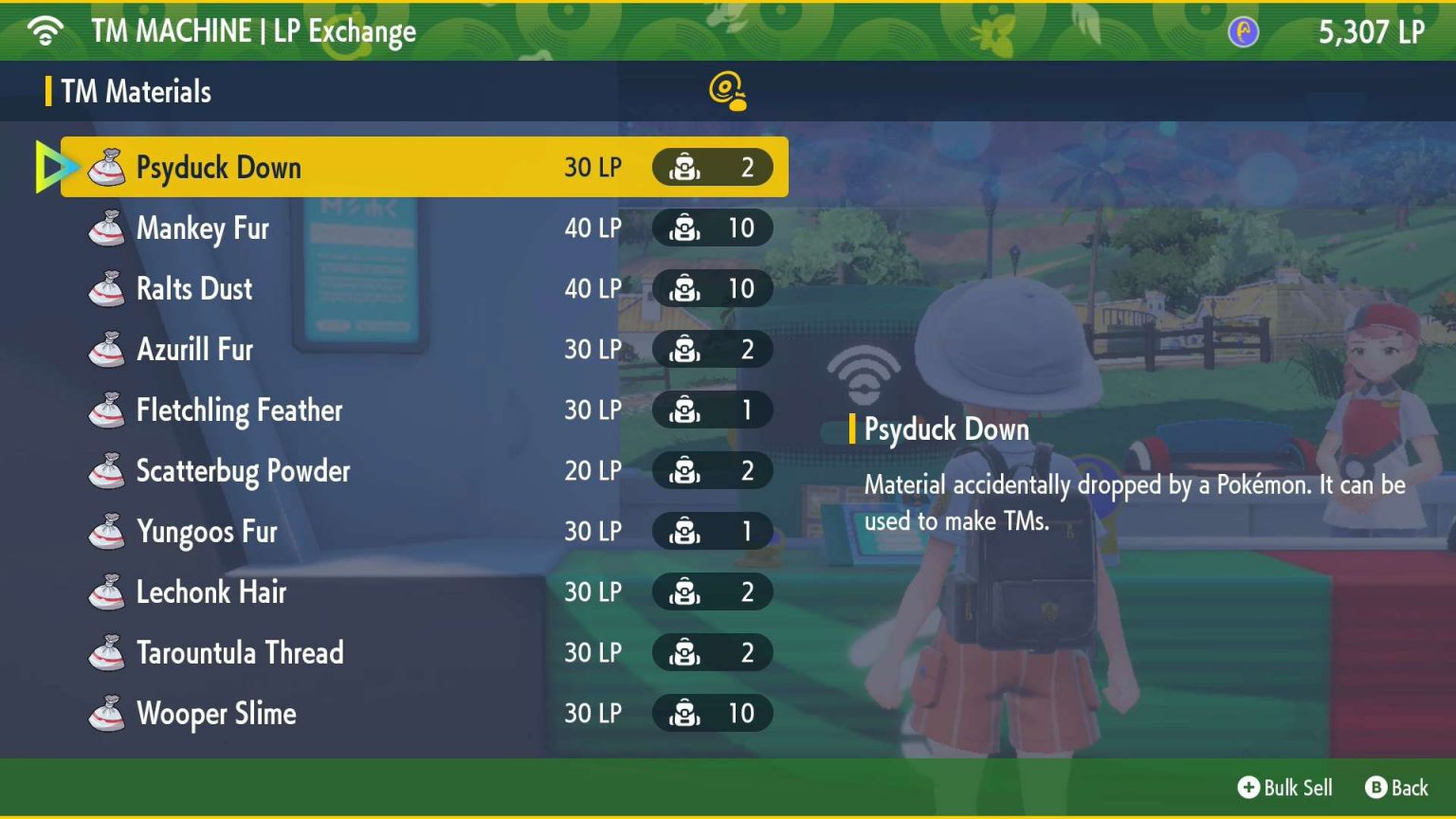Click the Psyduck Down material pouch icon
The image size is (1456, 819).
pos(107,167)
